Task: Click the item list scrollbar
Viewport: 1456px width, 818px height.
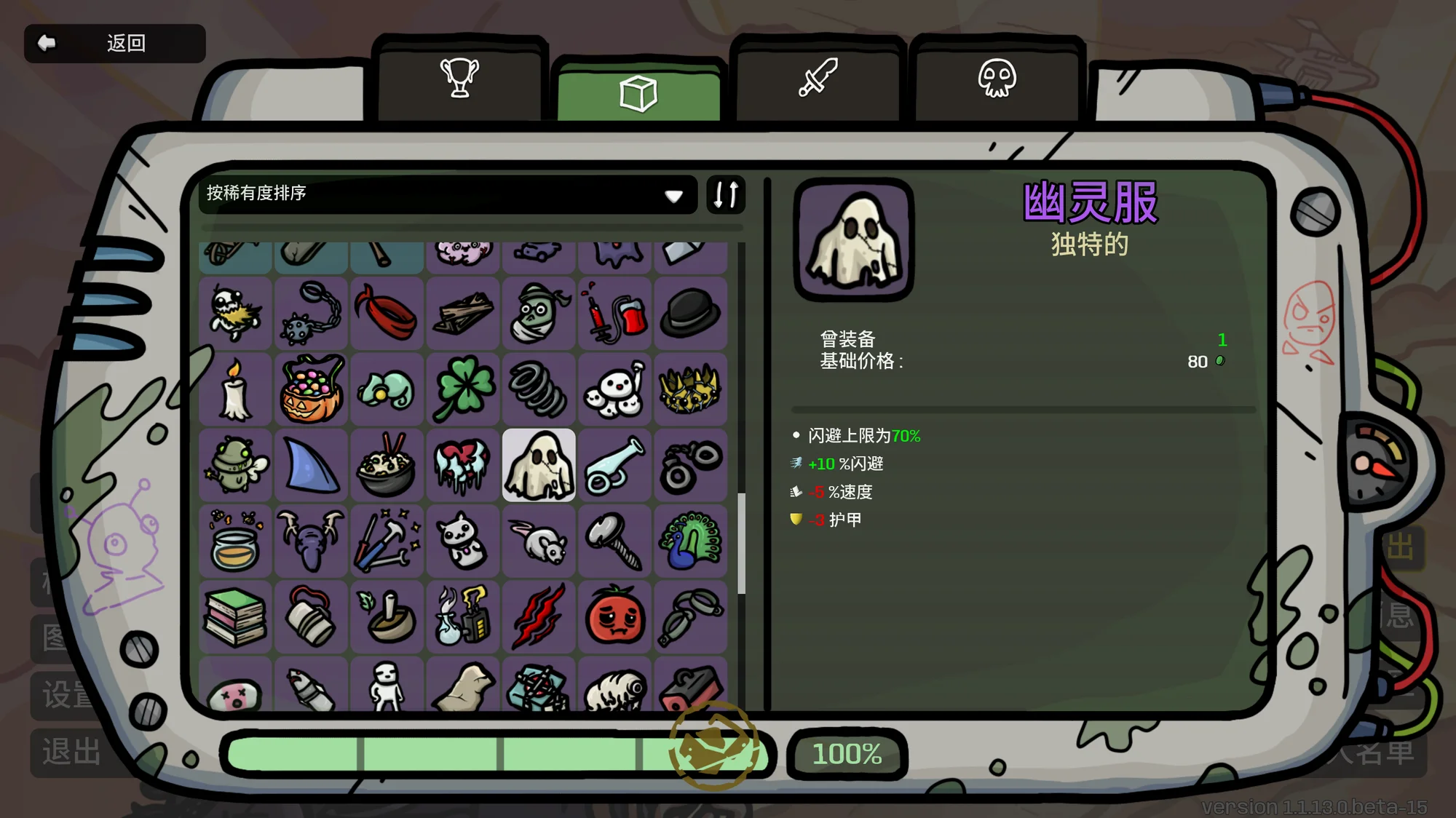Action: point(741,543)
